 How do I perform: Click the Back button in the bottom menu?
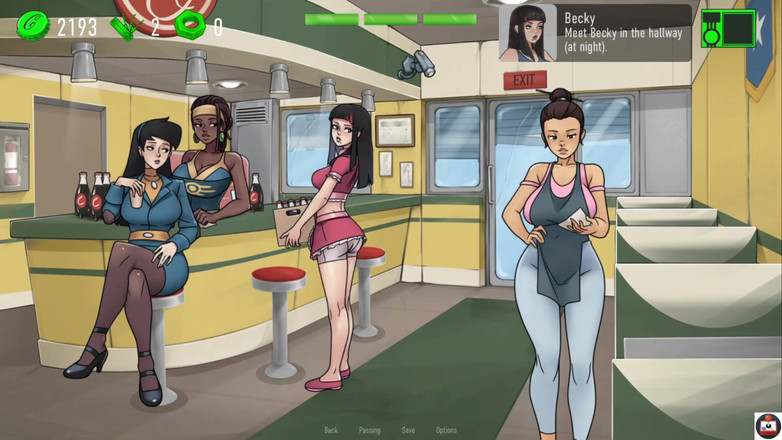click(331, 430)
